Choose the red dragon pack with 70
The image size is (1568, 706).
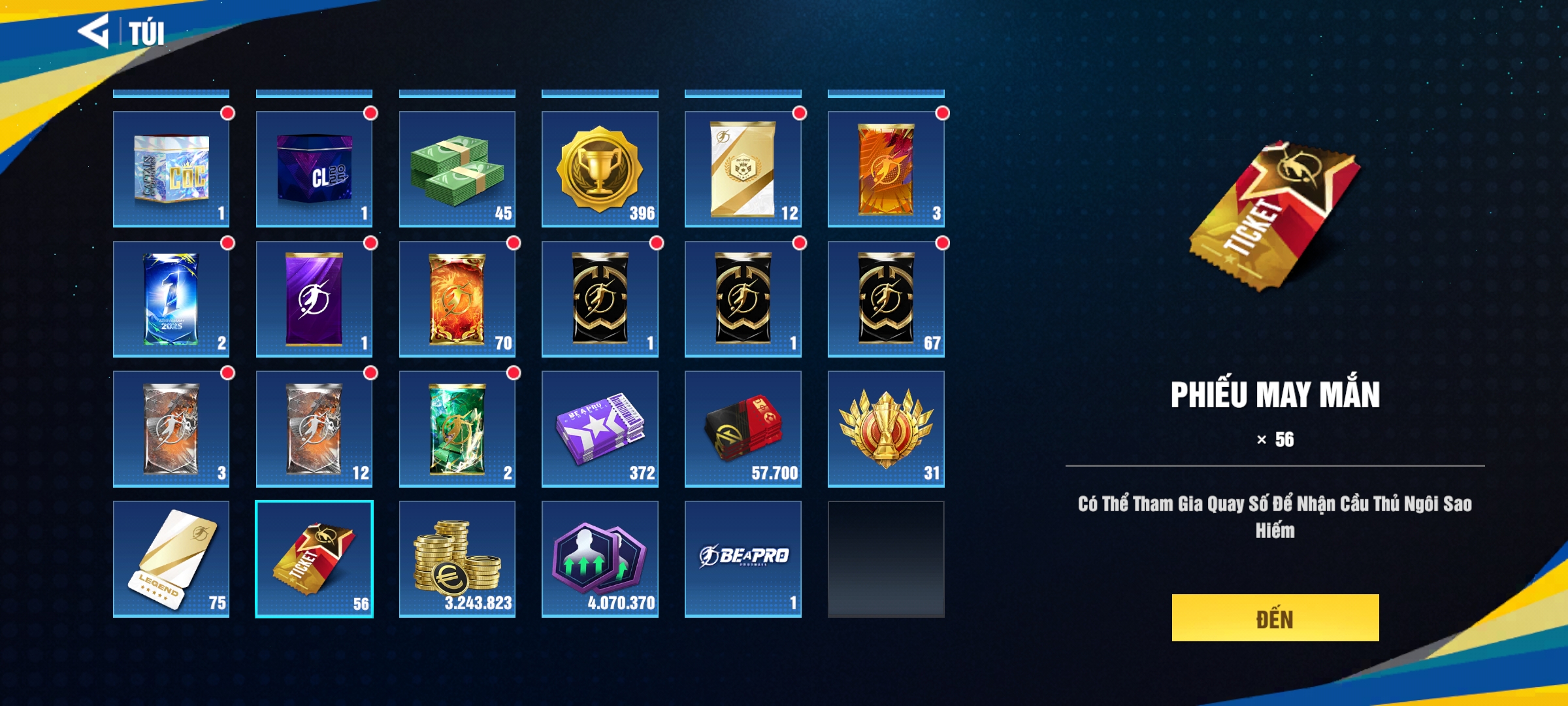[x=457, y=299]
